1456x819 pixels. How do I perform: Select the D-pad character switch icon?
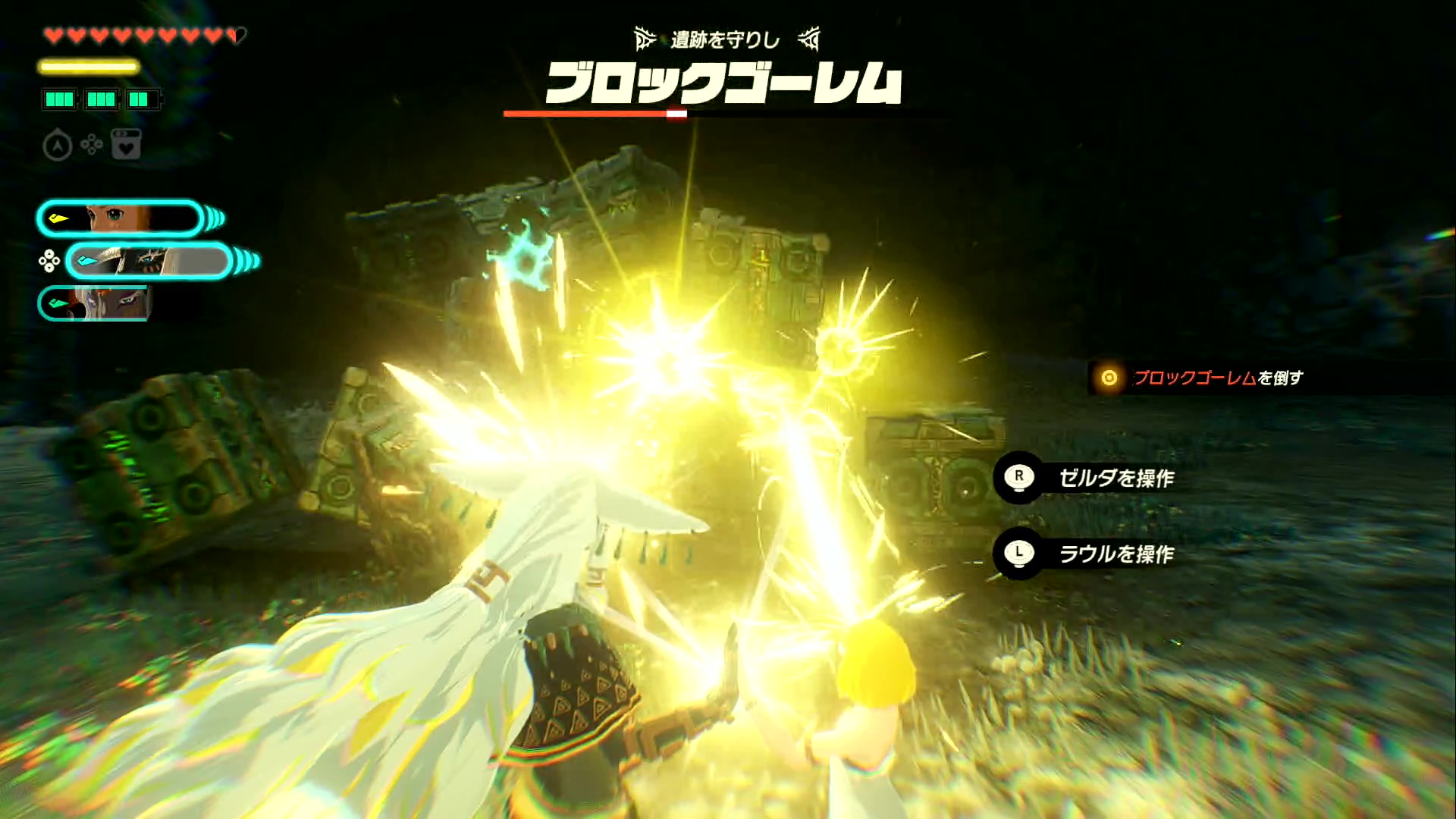90,143
